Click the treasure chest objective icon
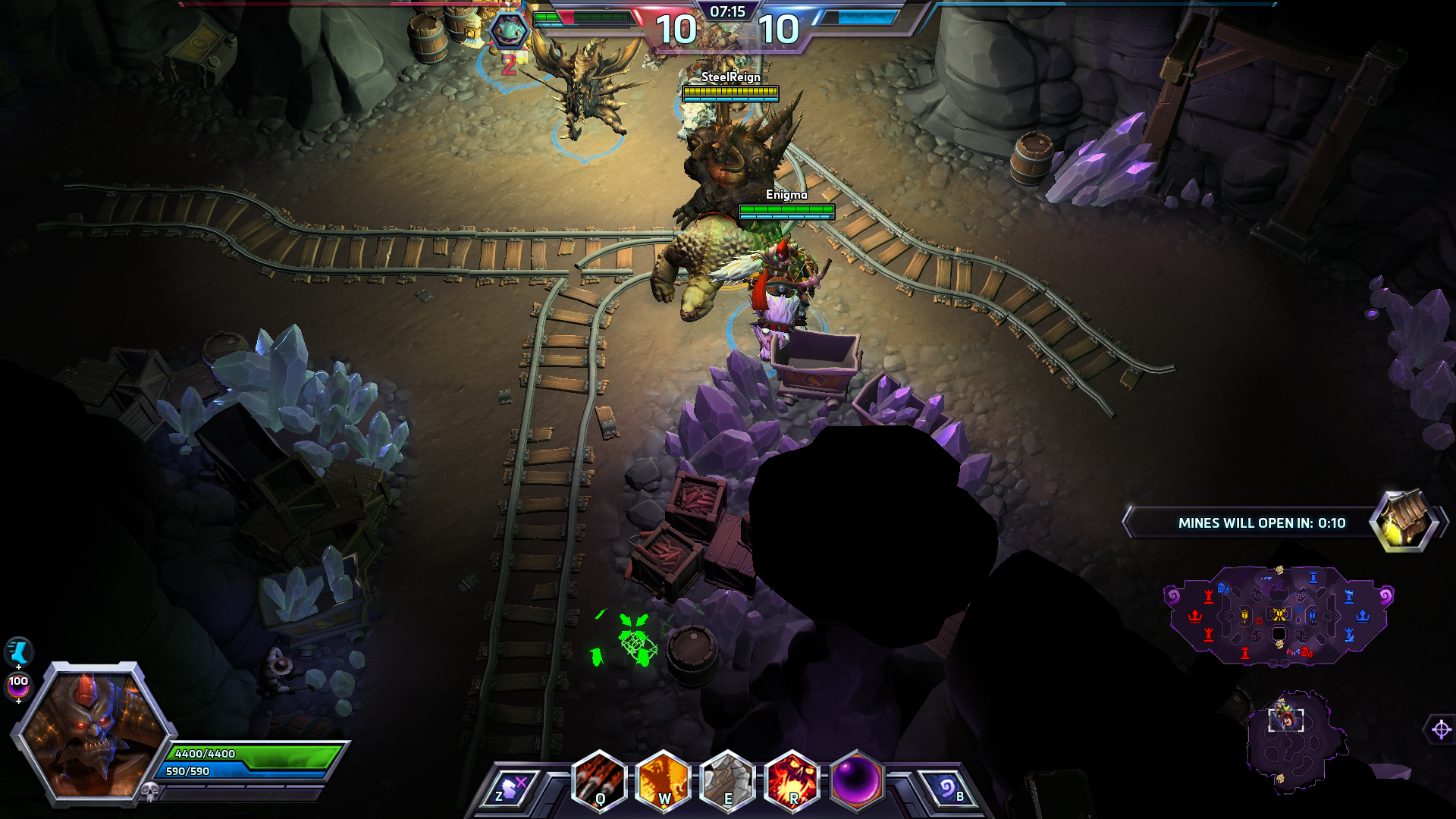The width and height of the screenshot is (1456, 819). (x=1405, y=521)
